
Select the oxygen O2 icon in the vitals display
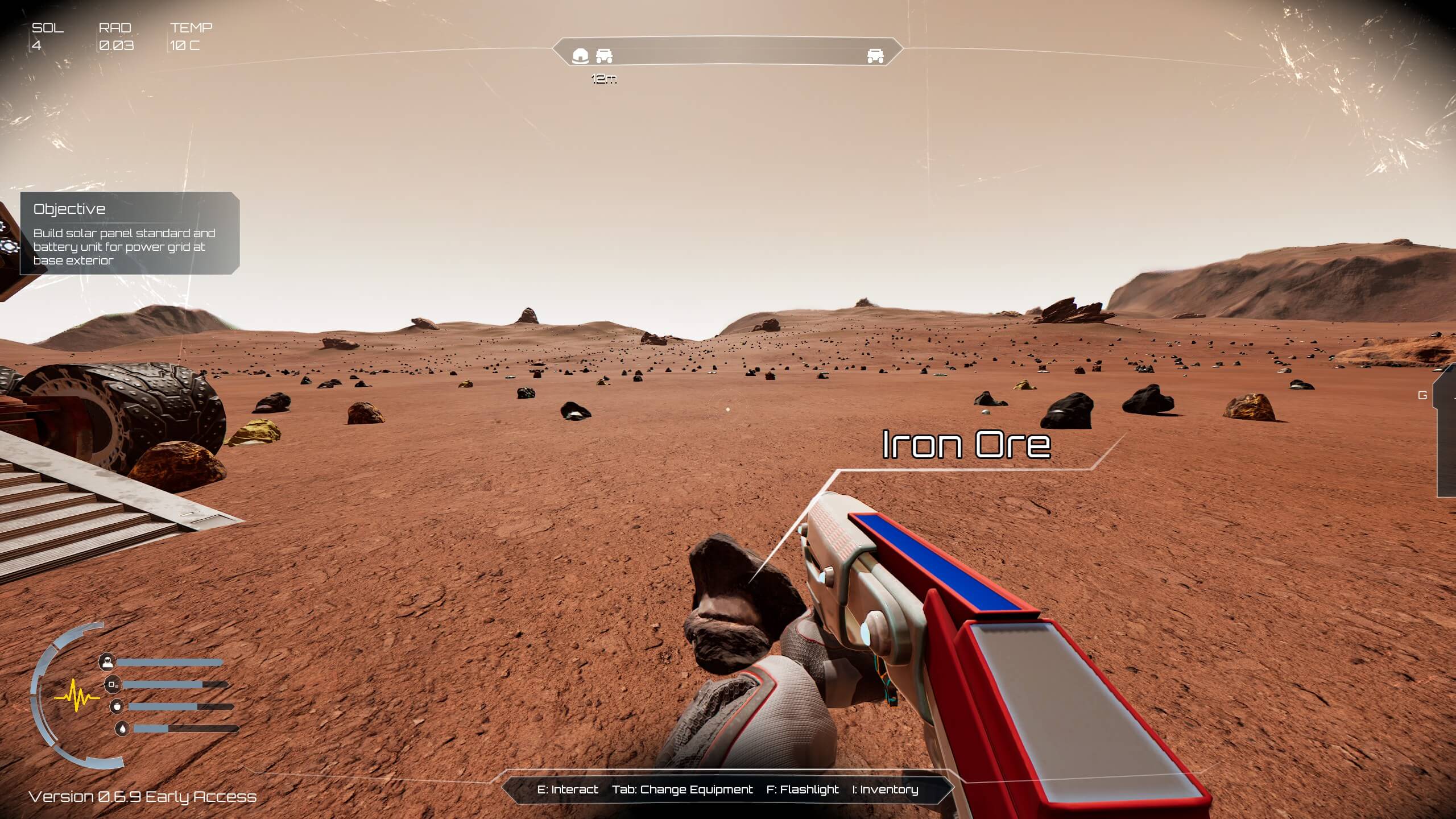(112, 685)
